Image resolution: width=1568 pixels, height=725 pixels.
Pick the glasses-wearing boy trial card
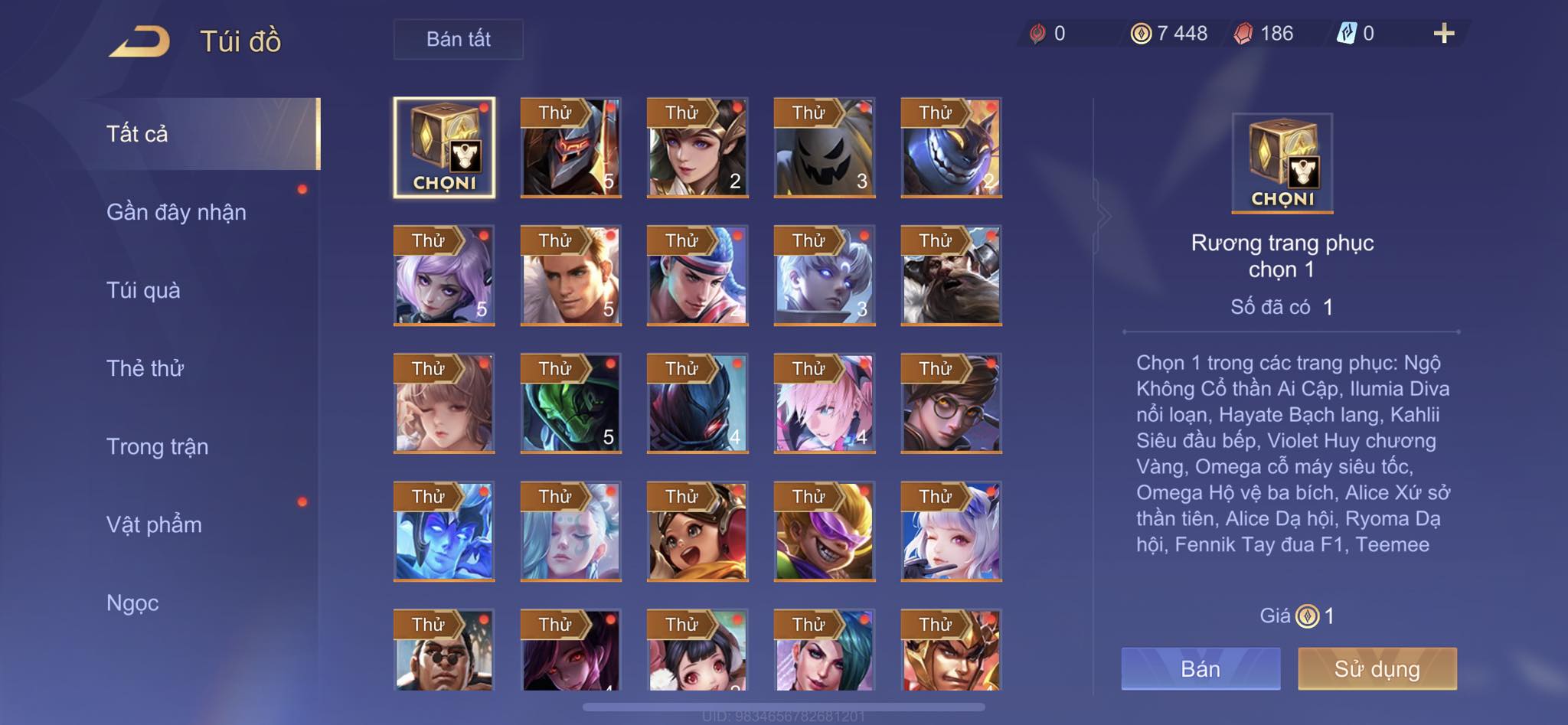pyautogui.click(x=951, y=403)
